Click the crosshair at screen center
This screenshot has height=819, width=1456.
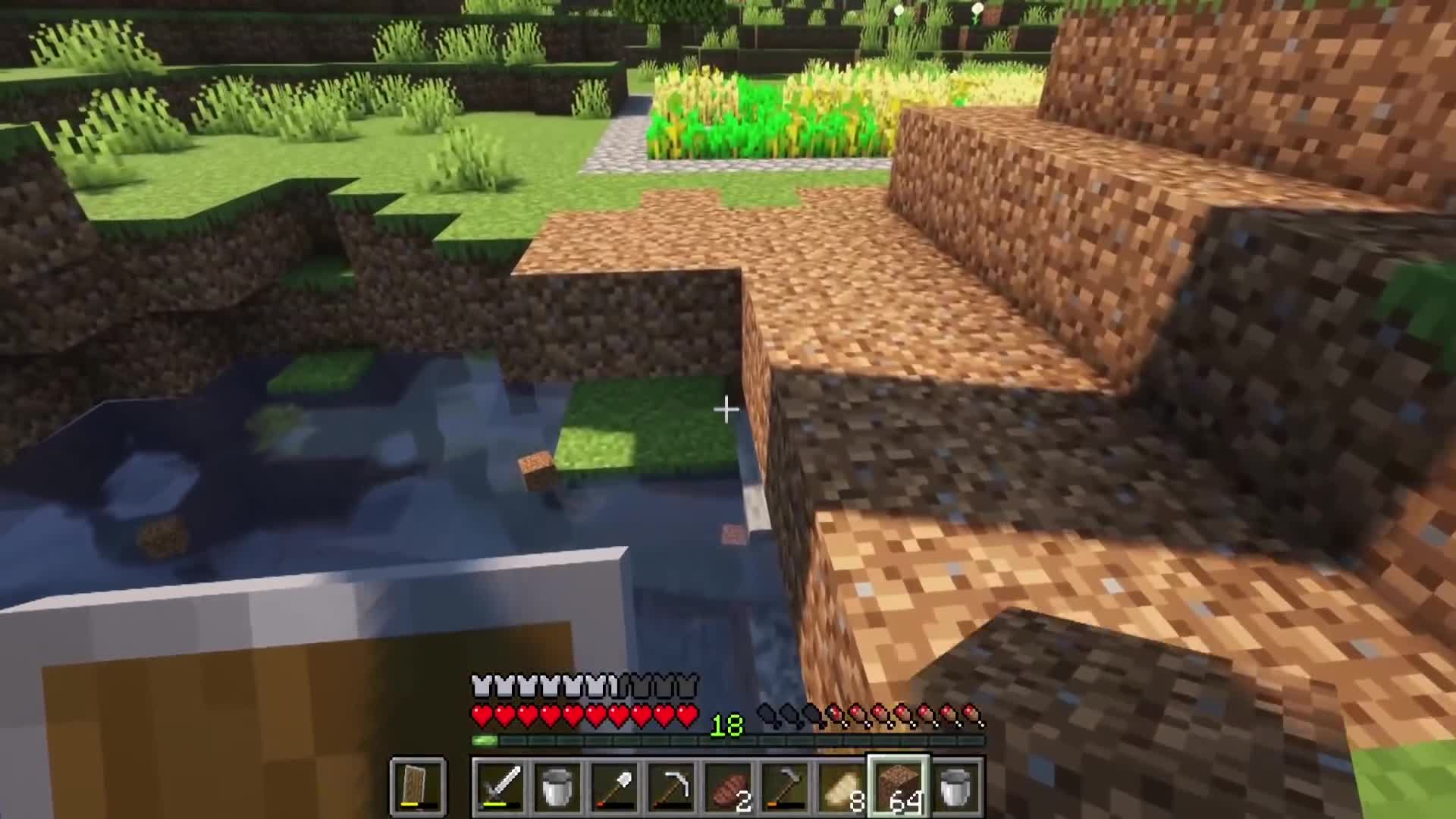(726, 409)
